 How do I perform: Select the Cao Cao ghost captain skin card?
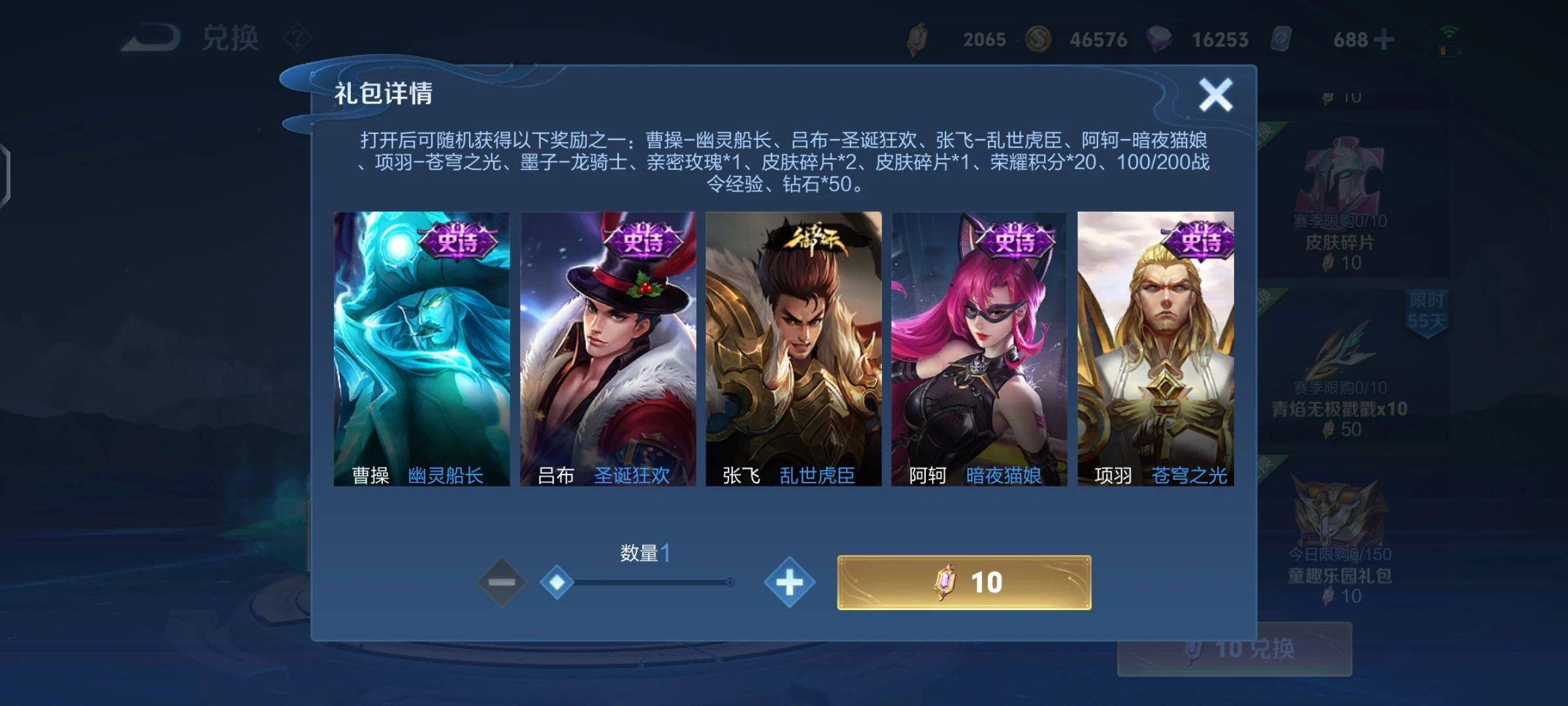421,348
